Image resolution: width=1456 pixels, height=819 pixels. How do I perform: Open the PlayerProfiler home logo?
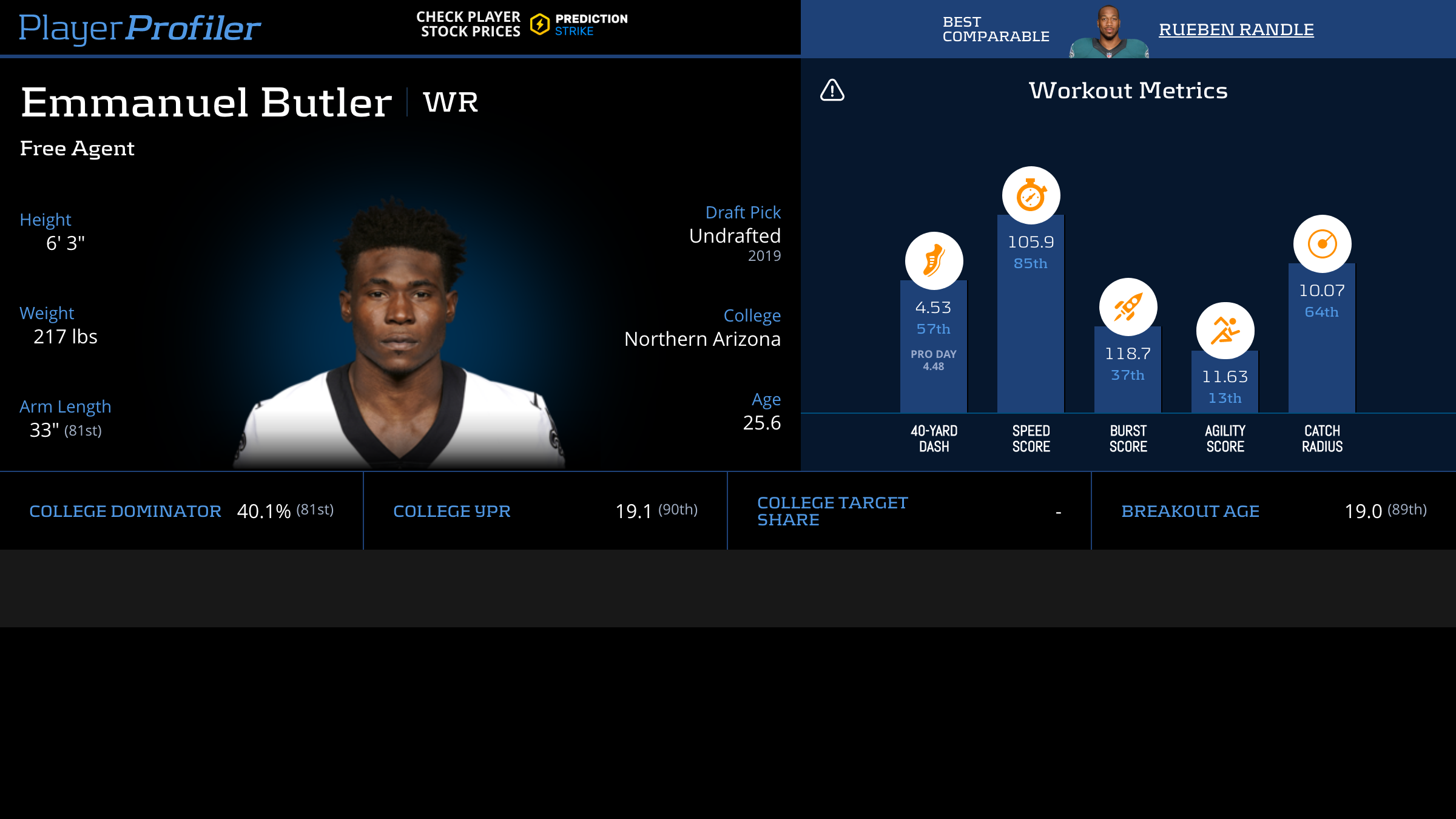tap(140, 28)
